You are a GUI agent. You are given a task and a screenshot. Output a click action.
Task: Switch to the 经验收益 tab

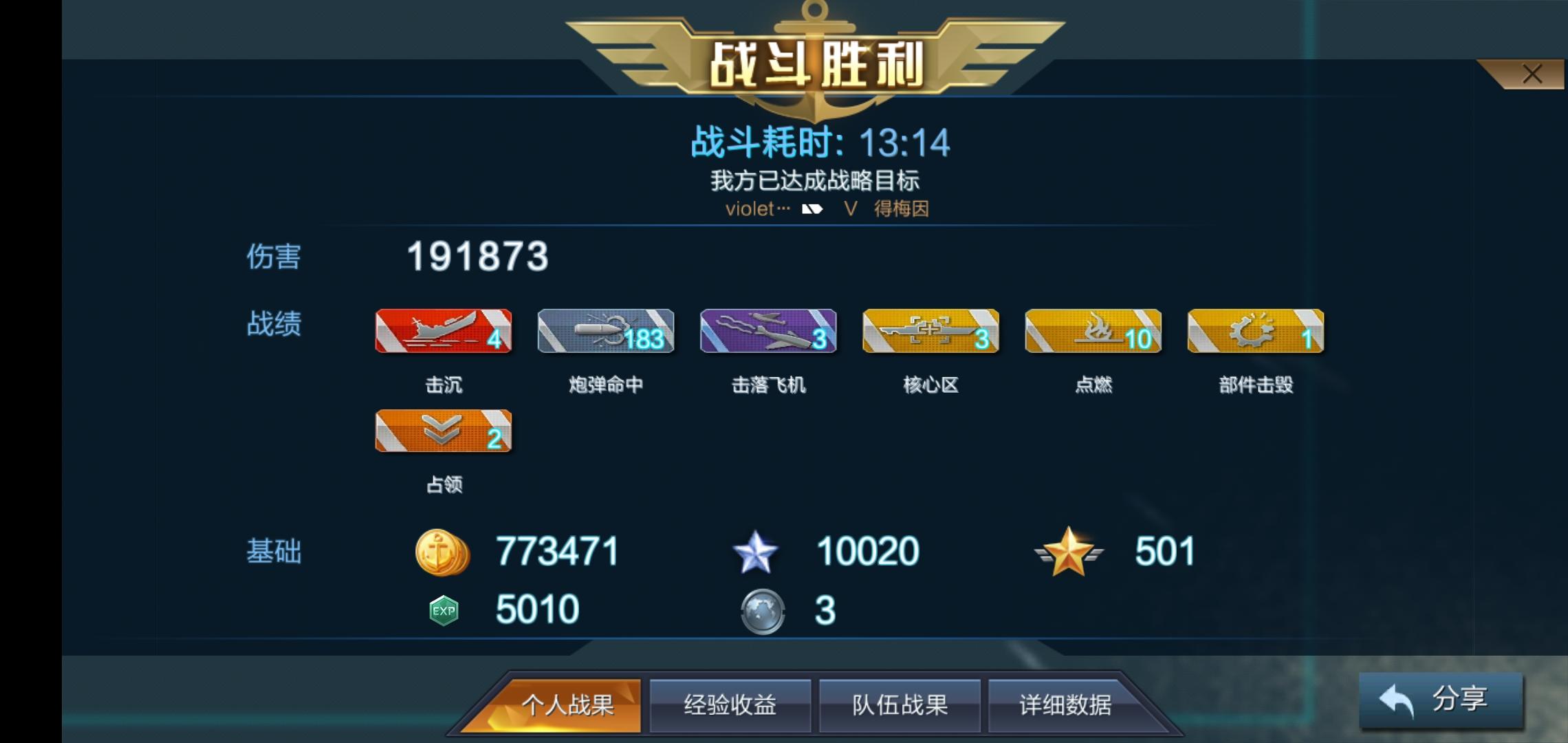730,705
